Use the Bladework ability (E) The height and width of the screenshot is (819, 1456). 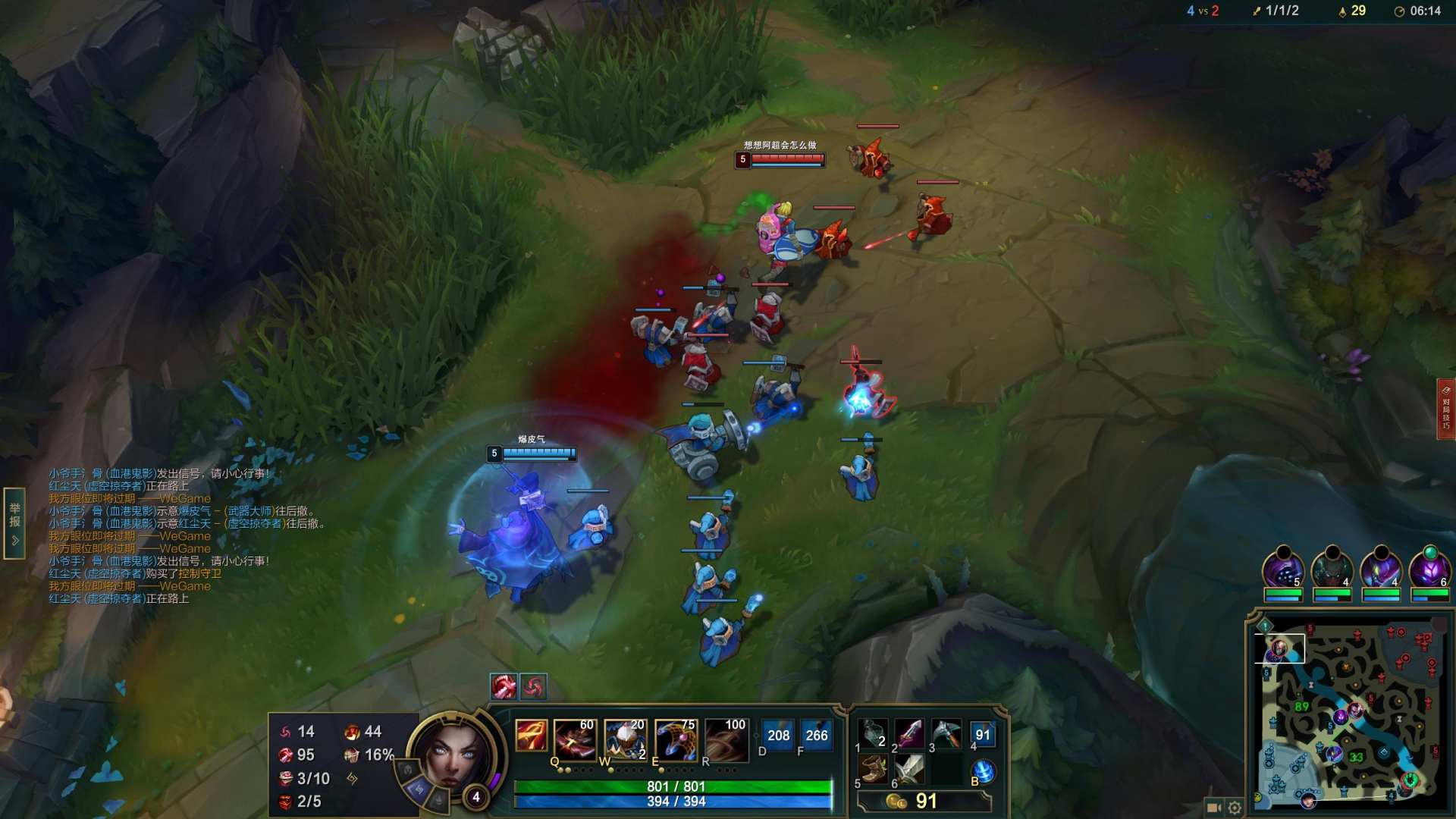pyautogui.click(x=676, y=738)
